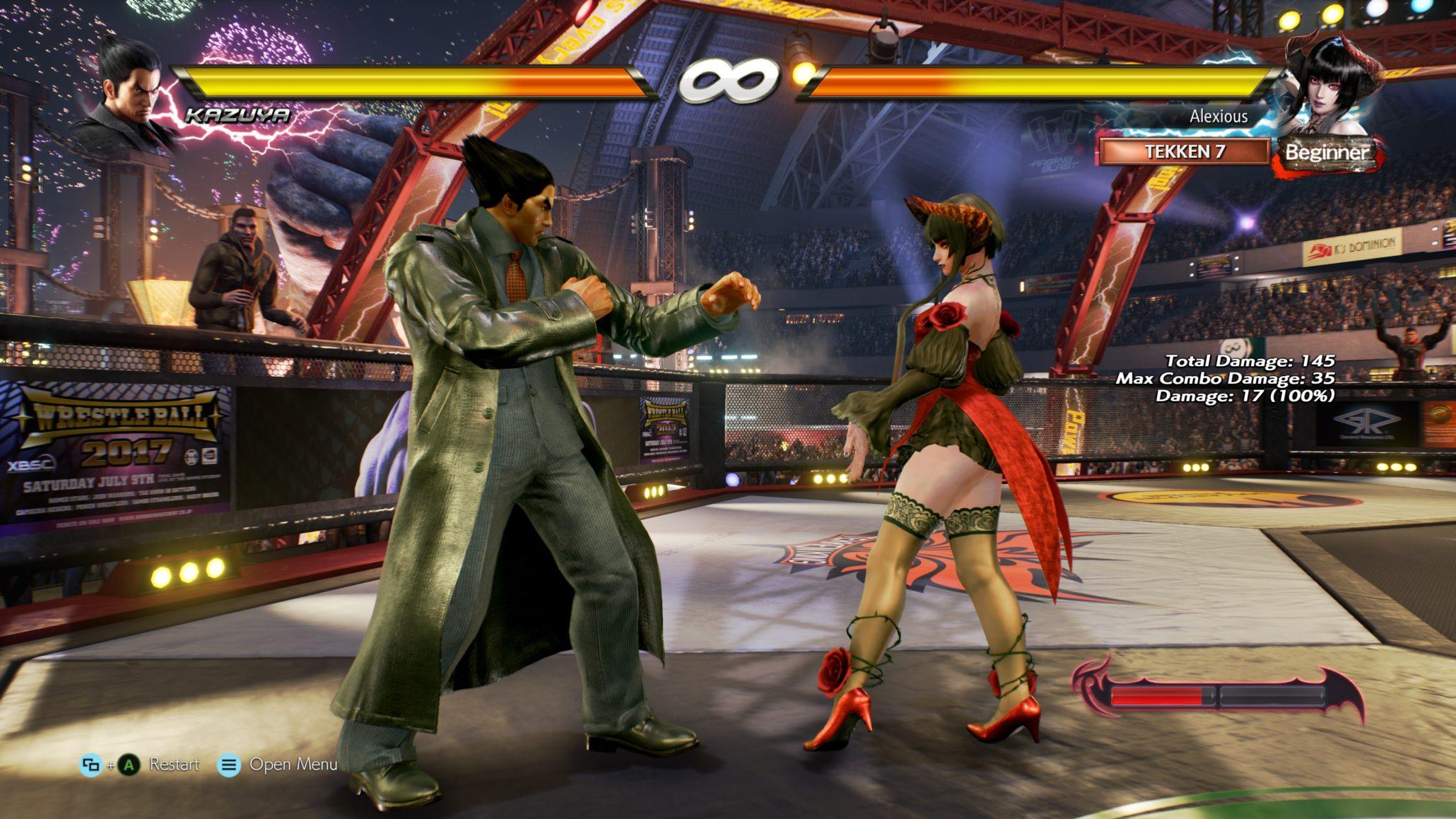This screenshot has width=1456, height=819.
Task: Click the hamburger menu icon next to Open Menu
Action: (x=228, y=764)
